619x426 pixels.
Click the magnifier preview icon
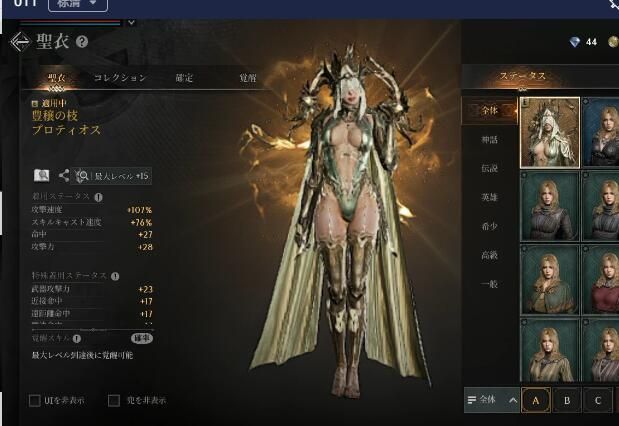tap(42, 175)
